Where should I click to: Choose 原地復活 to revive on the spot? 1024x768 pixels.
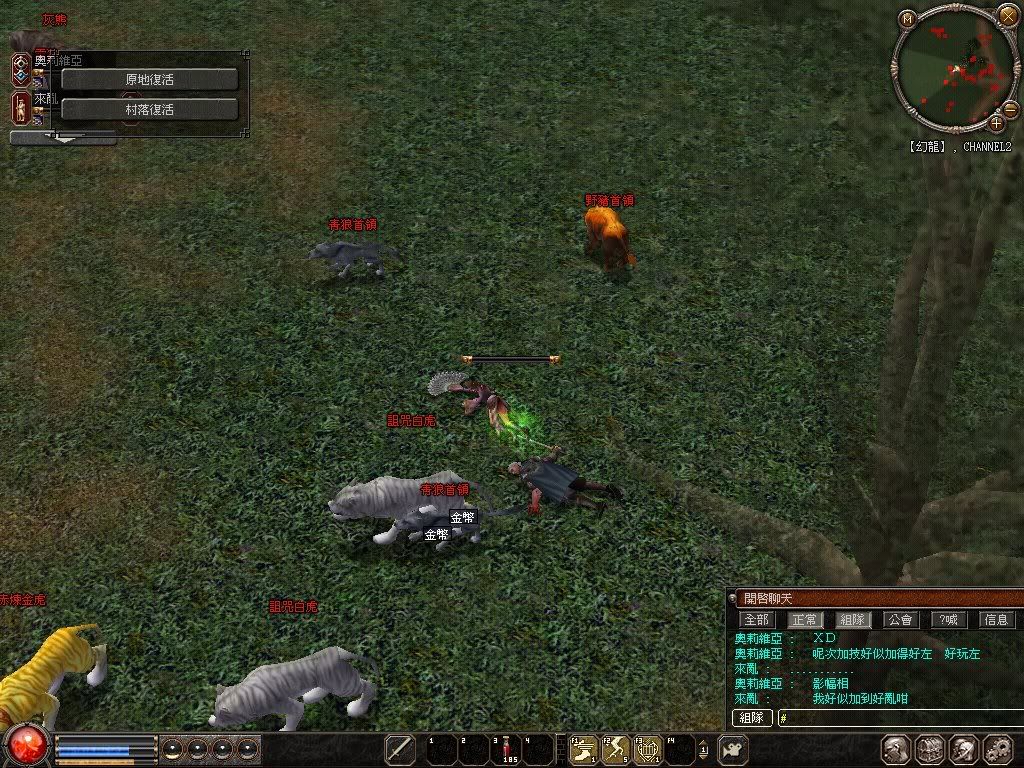[150, 79]
